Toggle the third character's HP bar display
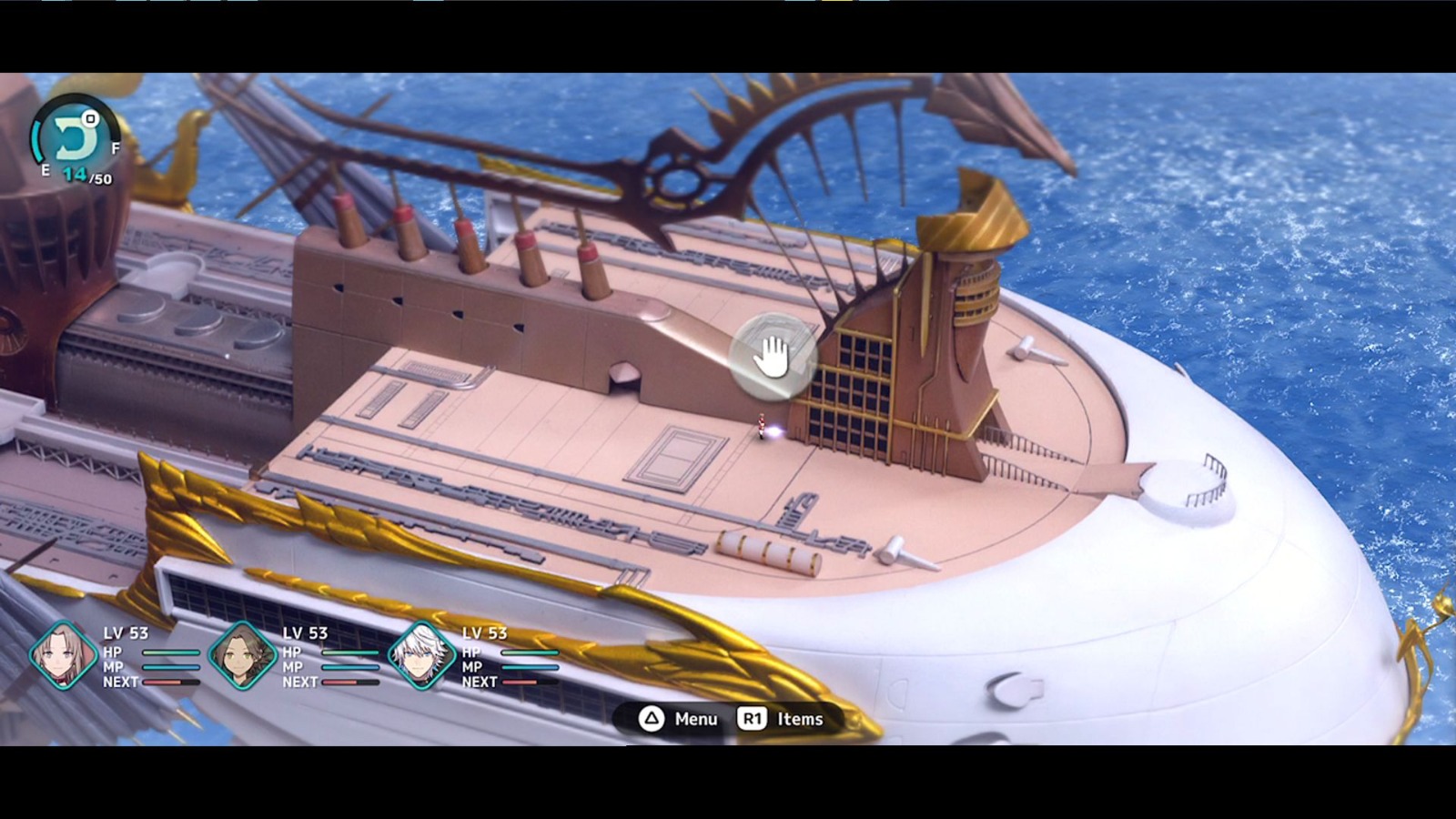This screenshot has height=819, width=1456. coord(528,652)
